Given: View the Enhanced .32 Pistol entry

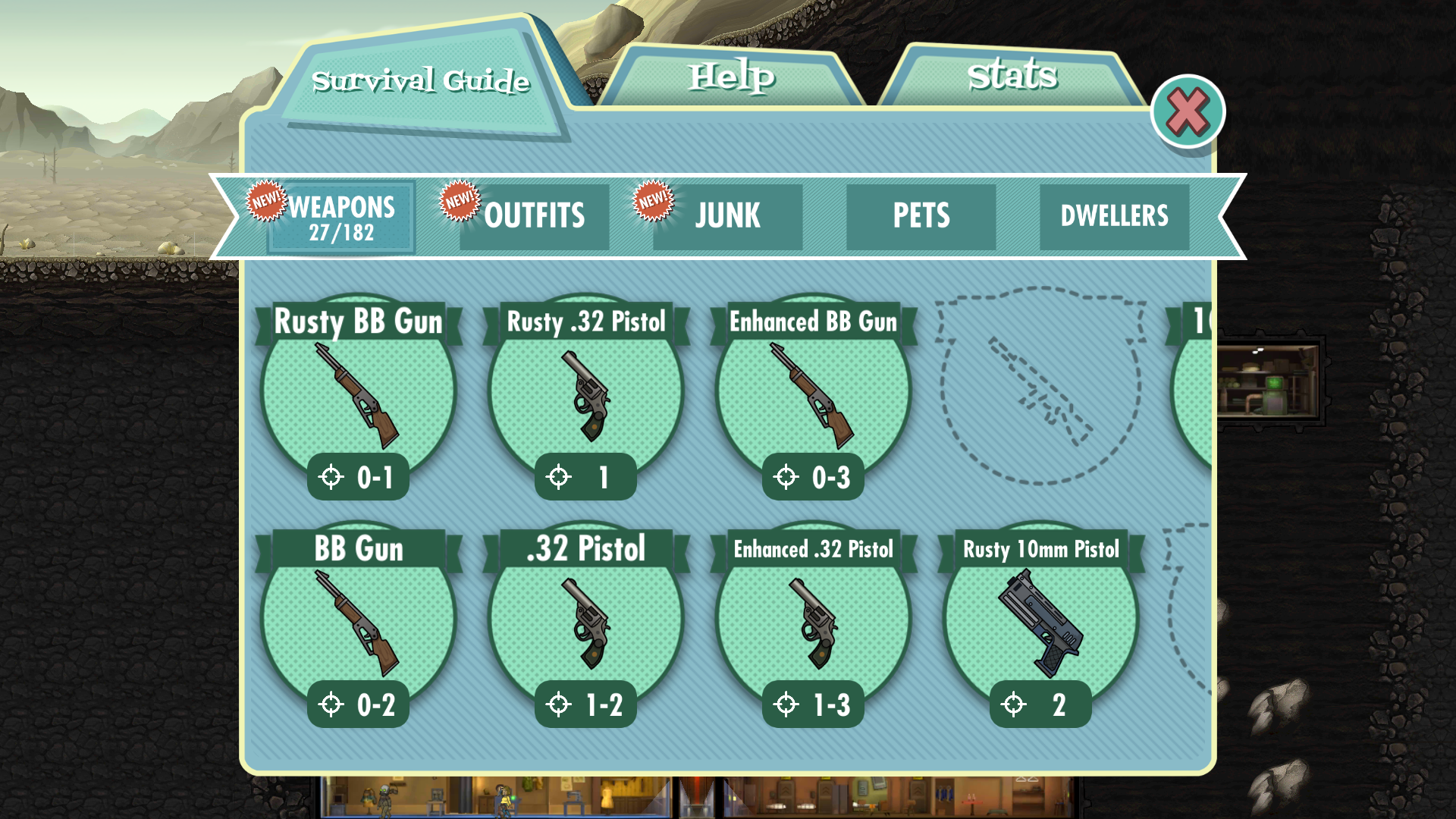Looking at the screenshot, I should [x=814, y=622].
